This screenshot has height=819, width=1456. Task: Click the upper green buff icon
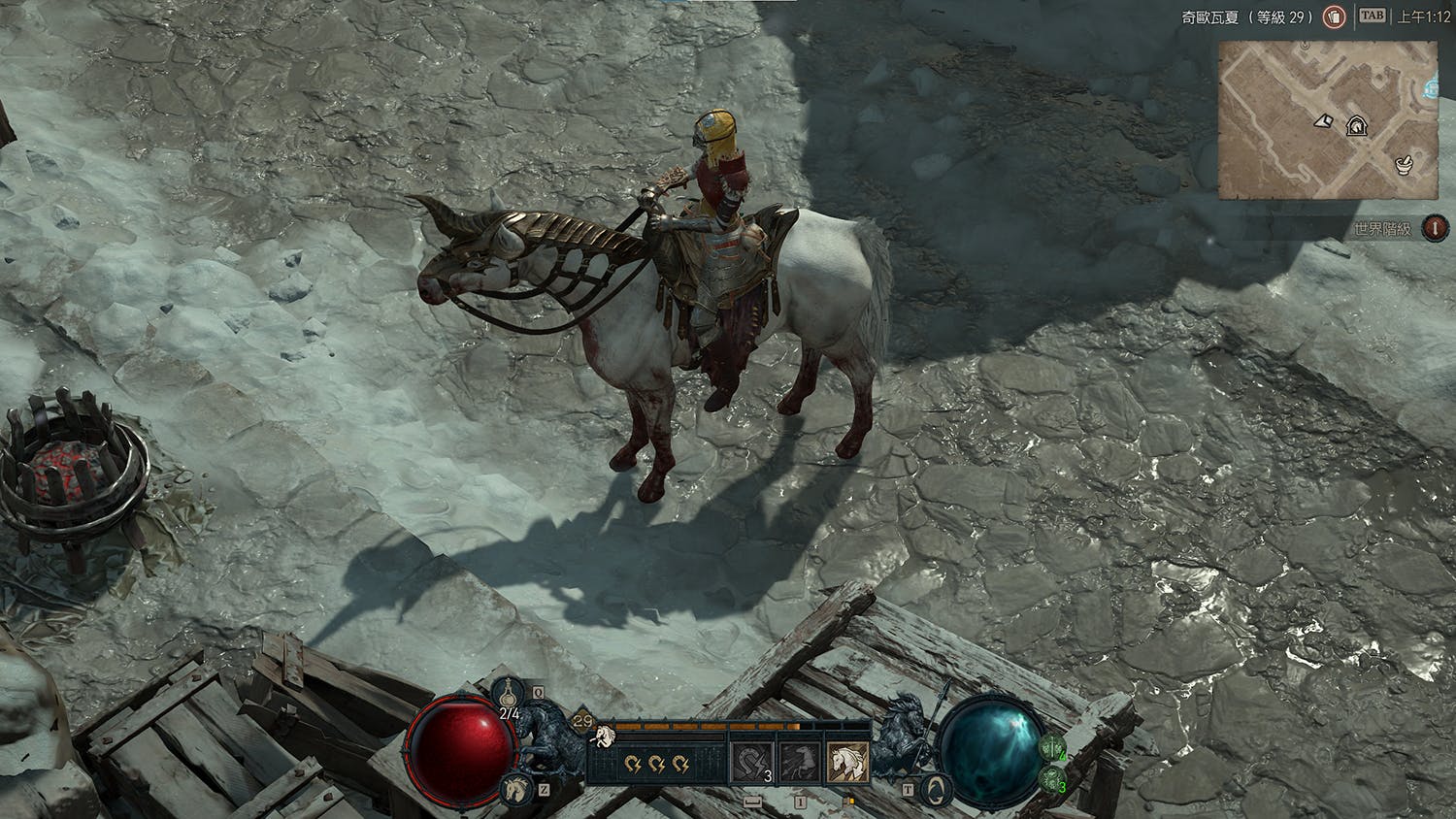click(1052, 748)
